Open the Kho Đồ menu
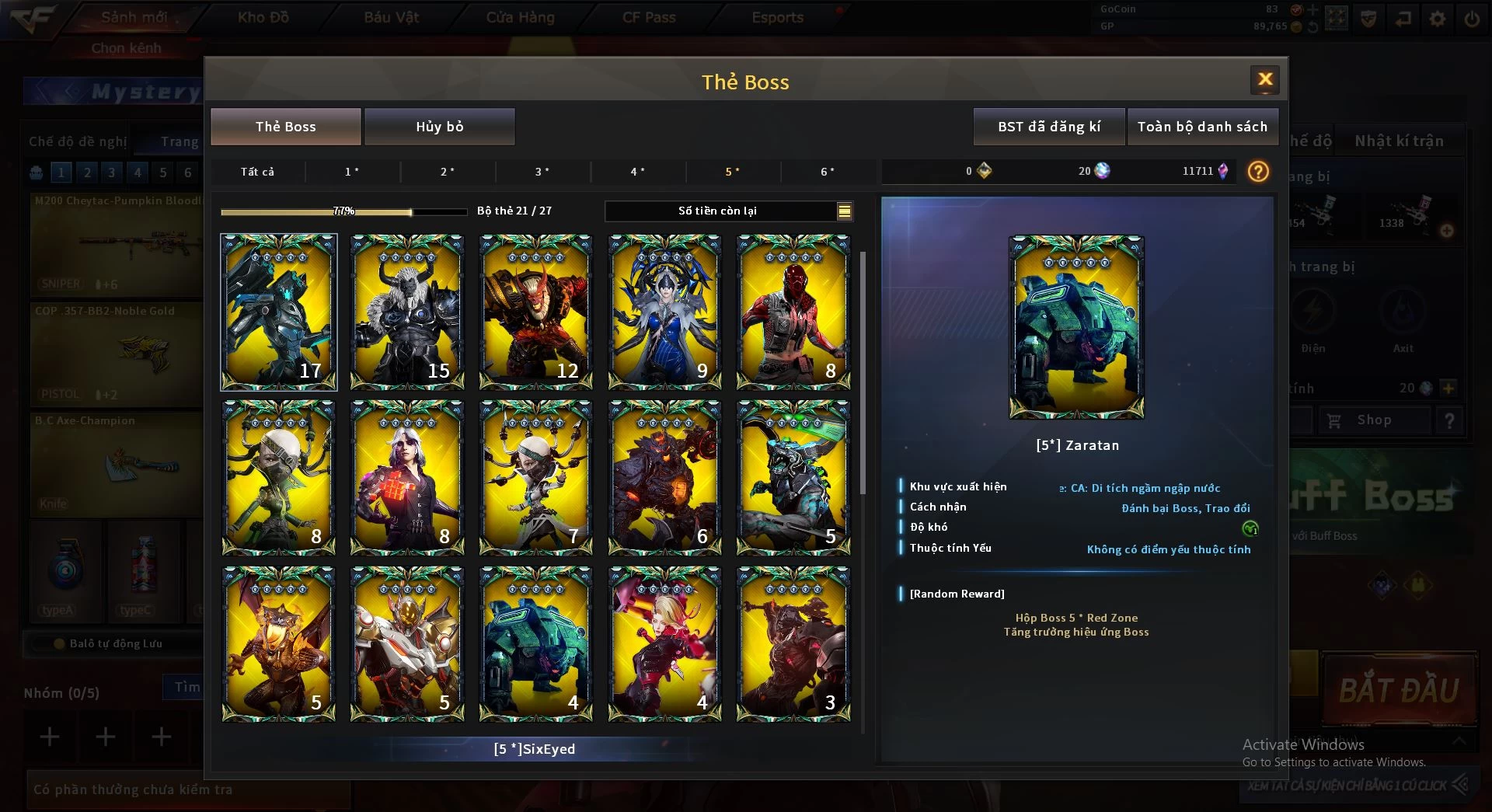 pos(263,17)
